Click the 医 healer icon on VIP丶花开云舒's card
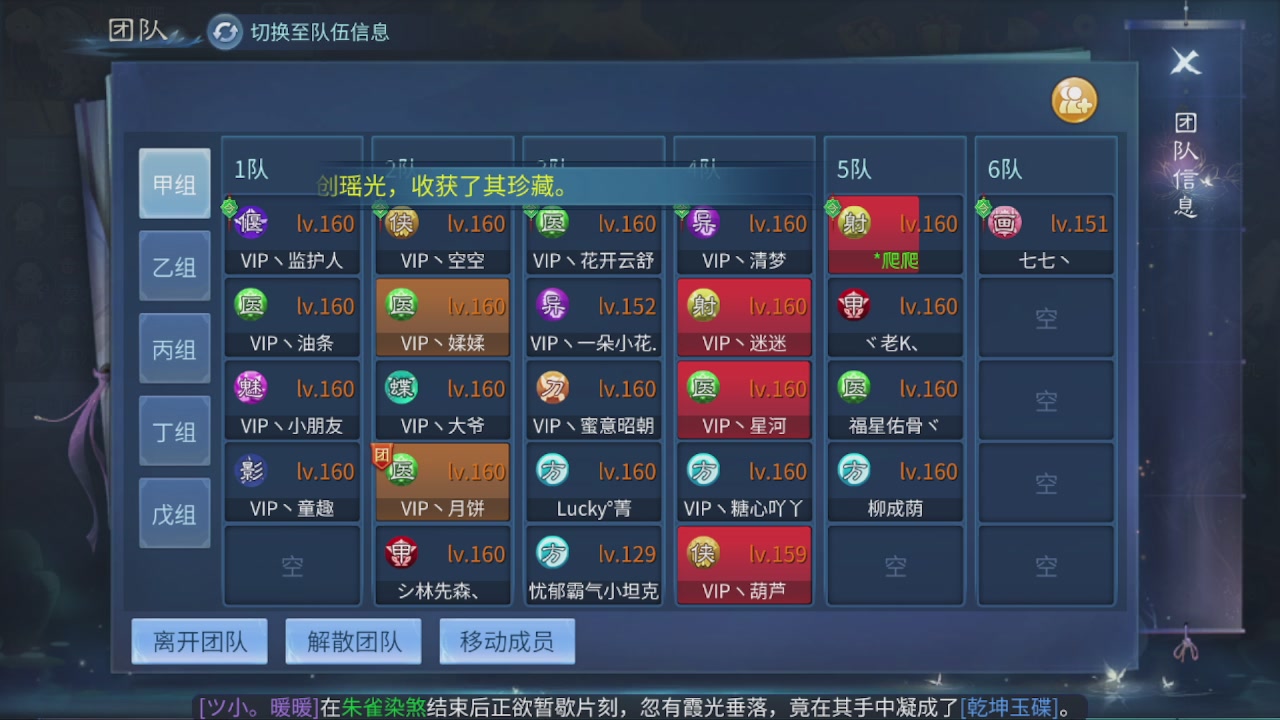 552,224
